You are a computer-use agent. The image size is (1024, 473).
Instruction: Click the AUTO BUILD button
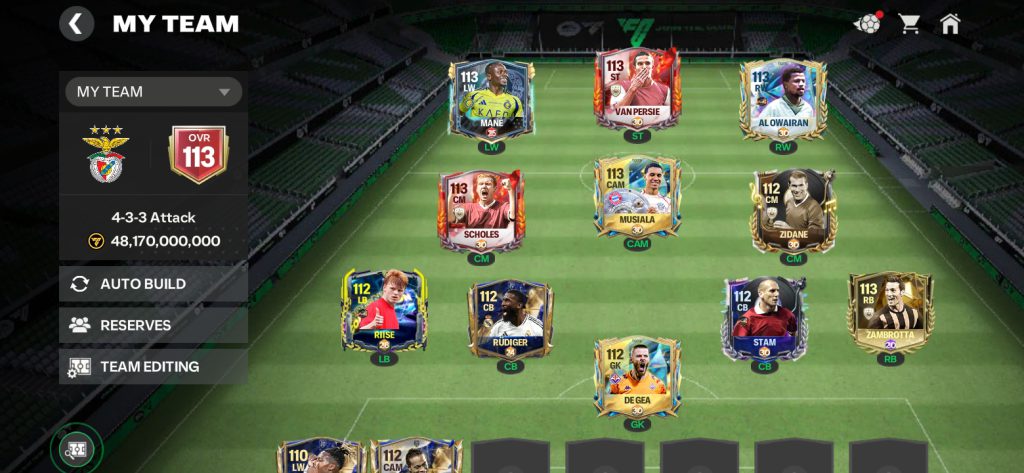click(x=154, y=284)
